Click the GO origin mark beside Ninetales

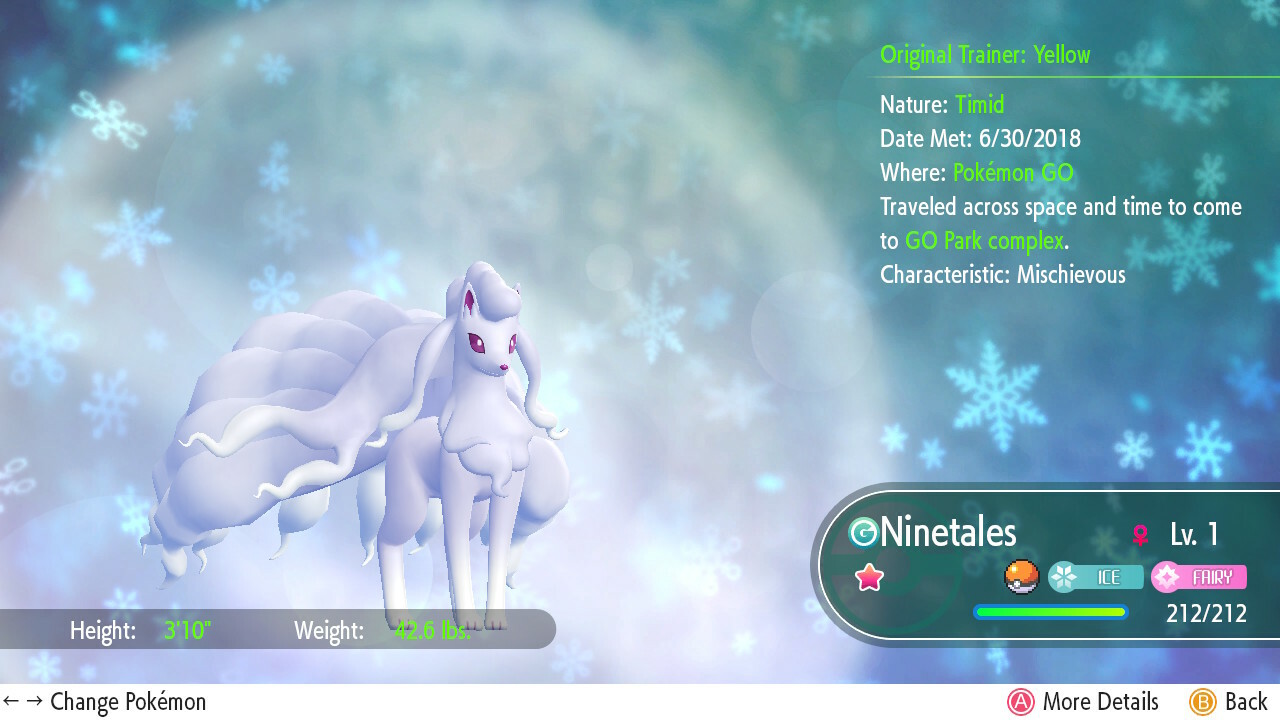[865, 533]
